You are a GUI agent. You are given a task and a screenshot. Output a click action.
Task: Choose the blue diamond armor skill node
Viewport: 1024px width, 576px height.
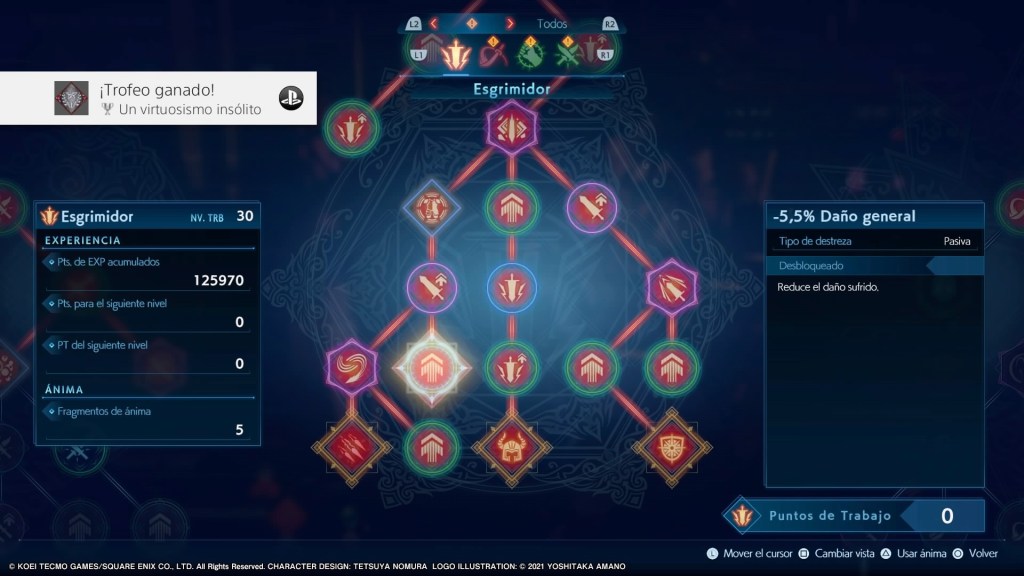click(431, 207)
